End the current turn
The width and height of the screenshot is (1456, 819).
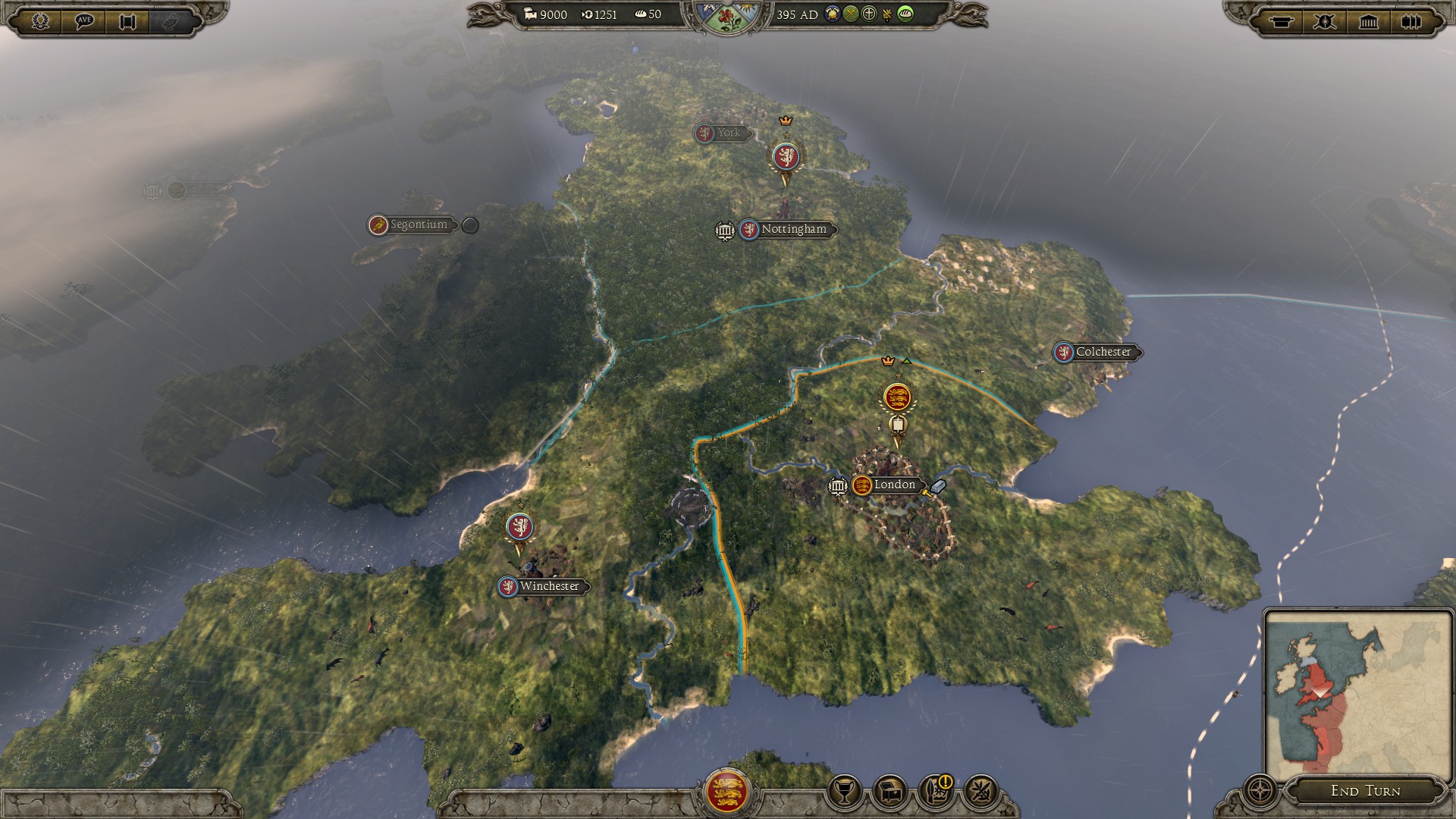(x=1365, y=791)
